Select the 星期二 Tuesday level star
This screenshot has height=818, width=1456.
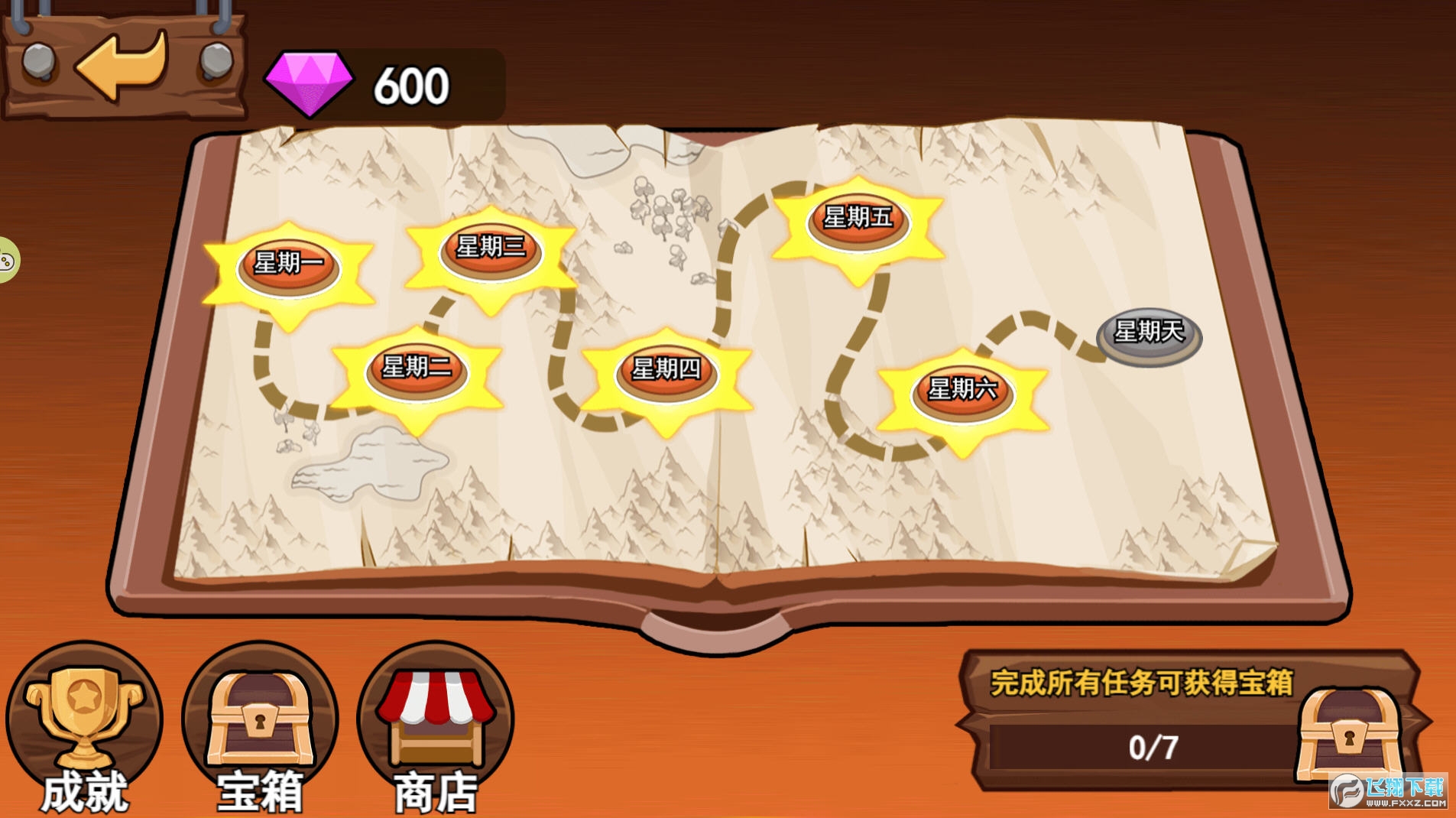click(x=417, y=371)
